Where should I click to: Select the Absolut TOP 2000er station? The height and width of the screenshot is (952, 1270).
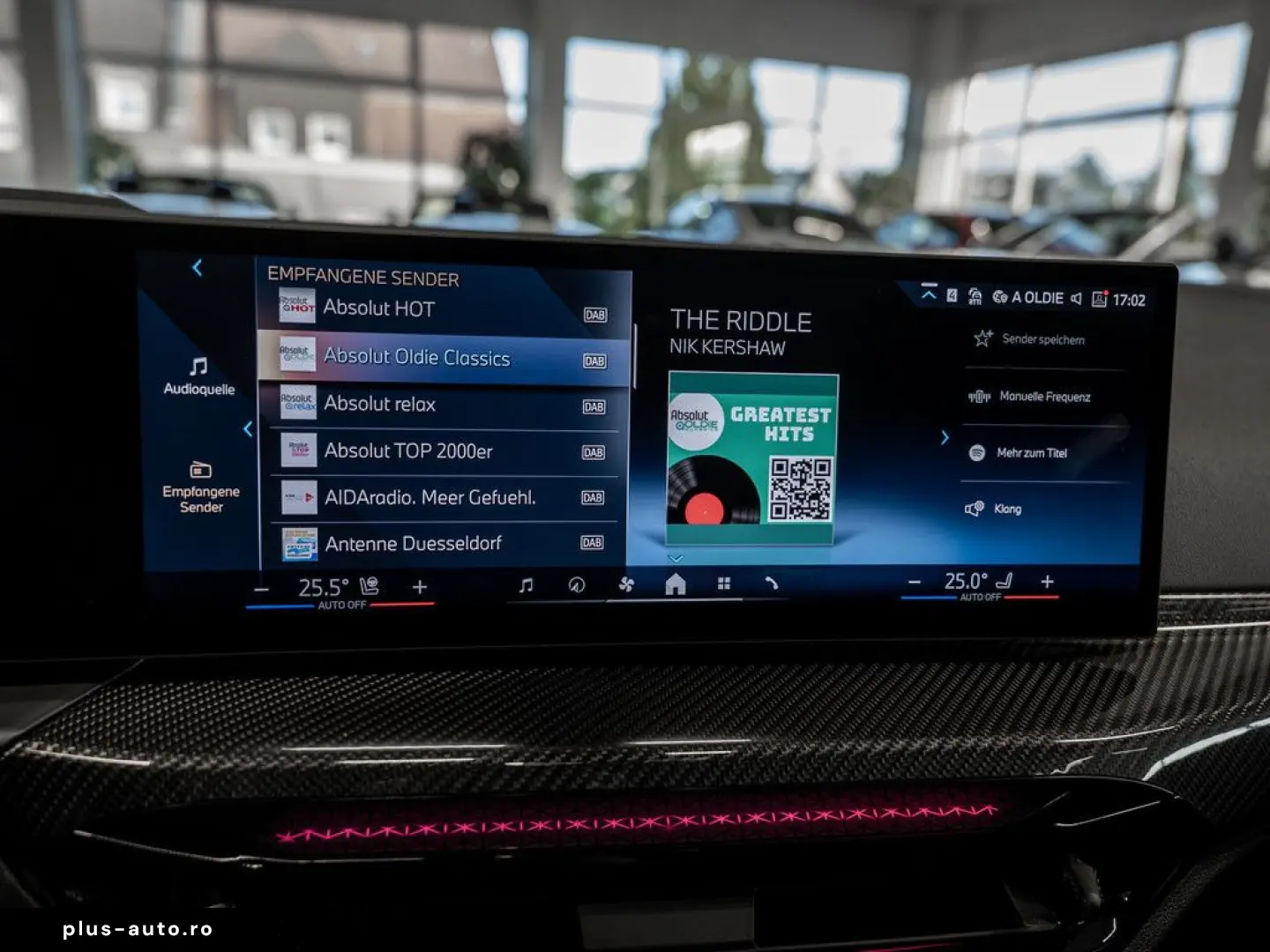click(x=441, y=450)
